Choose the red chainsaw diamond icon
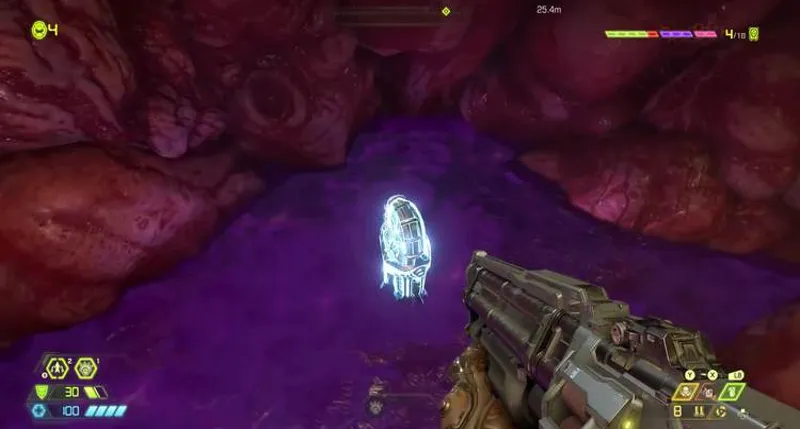 712,391
